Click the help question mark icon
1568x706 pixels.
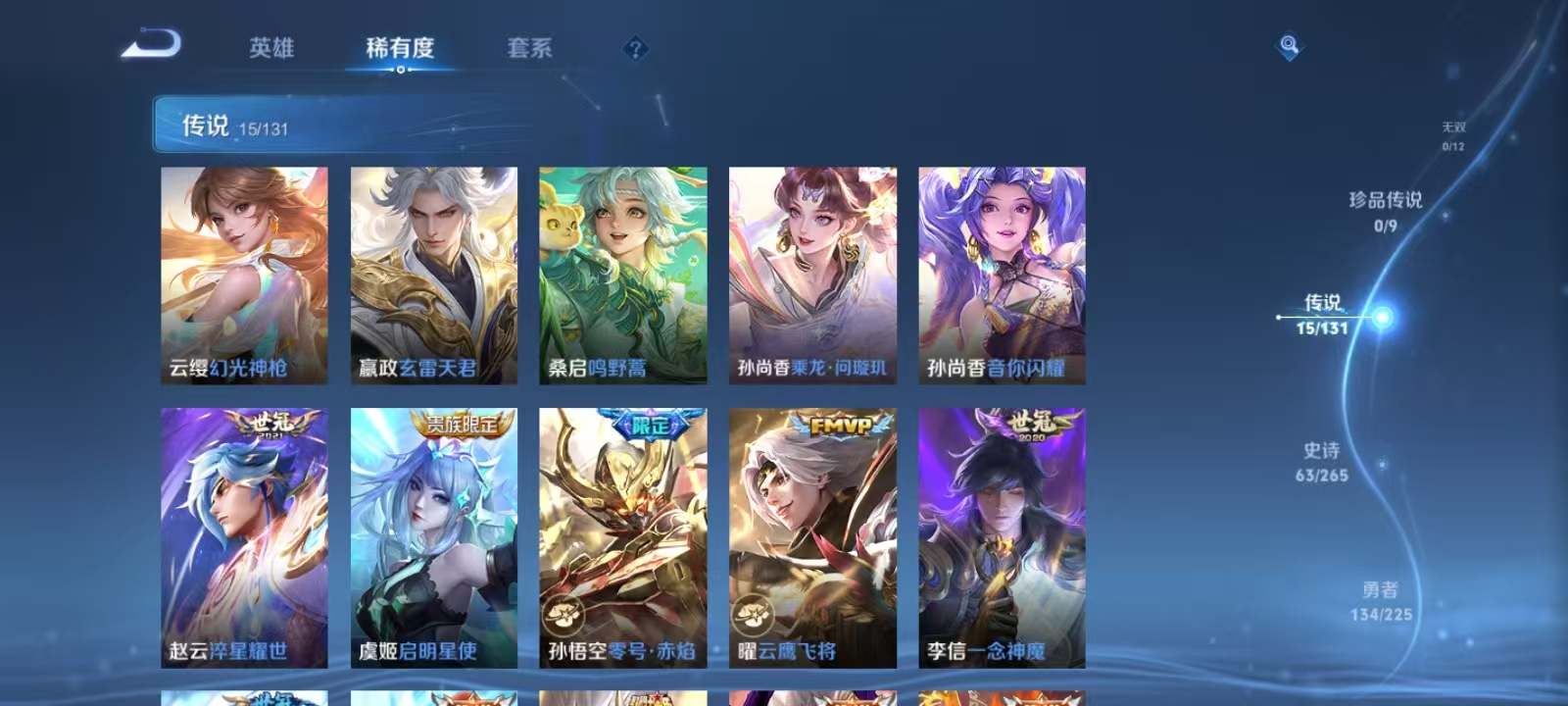tap(638, 46)
